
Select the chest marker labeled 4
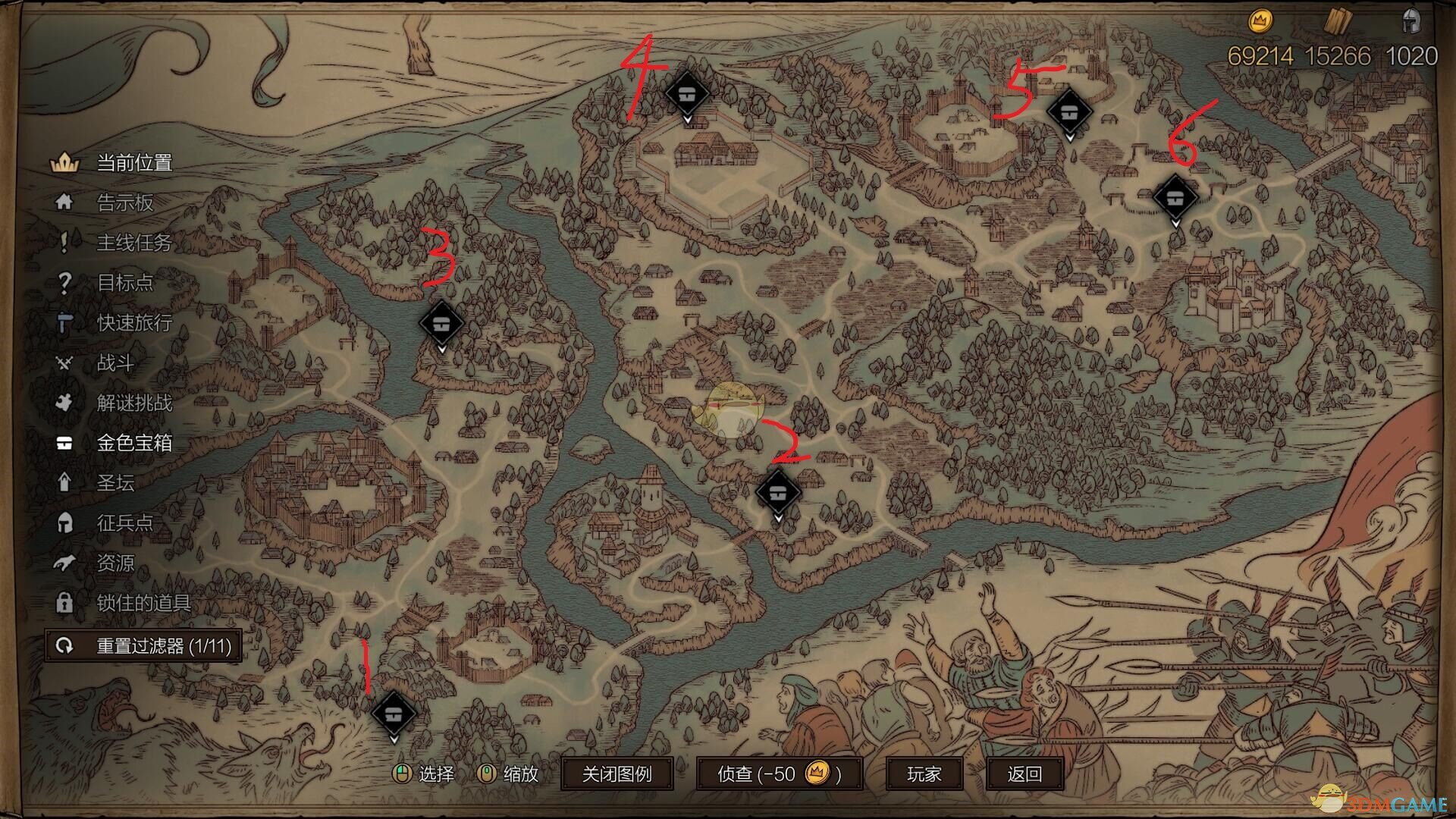pyautogui.click(x=687, y=94)
